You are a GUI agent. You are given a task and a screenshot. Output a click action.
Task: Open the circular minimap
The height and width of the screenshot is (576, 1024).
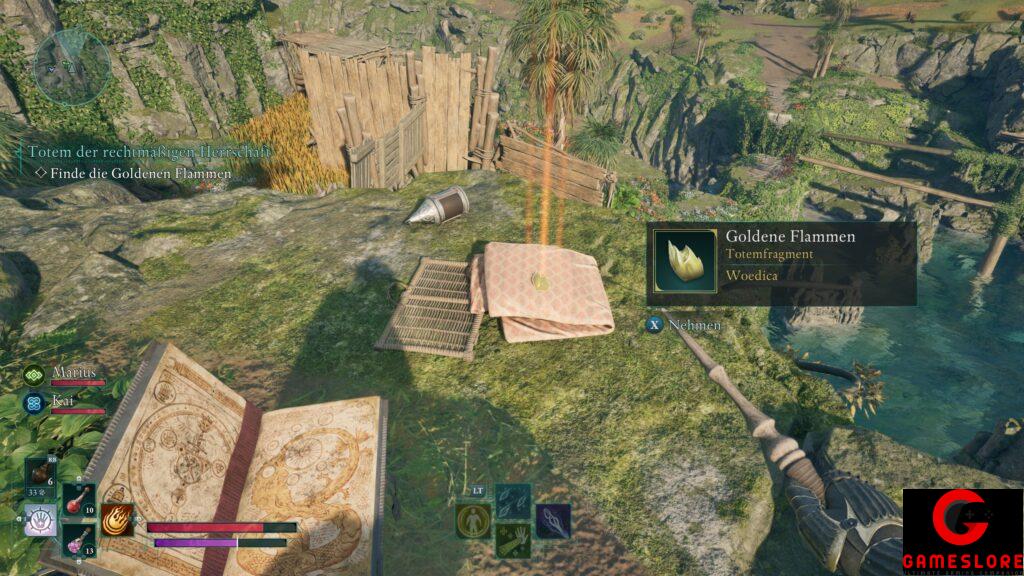tap(71, 66)
